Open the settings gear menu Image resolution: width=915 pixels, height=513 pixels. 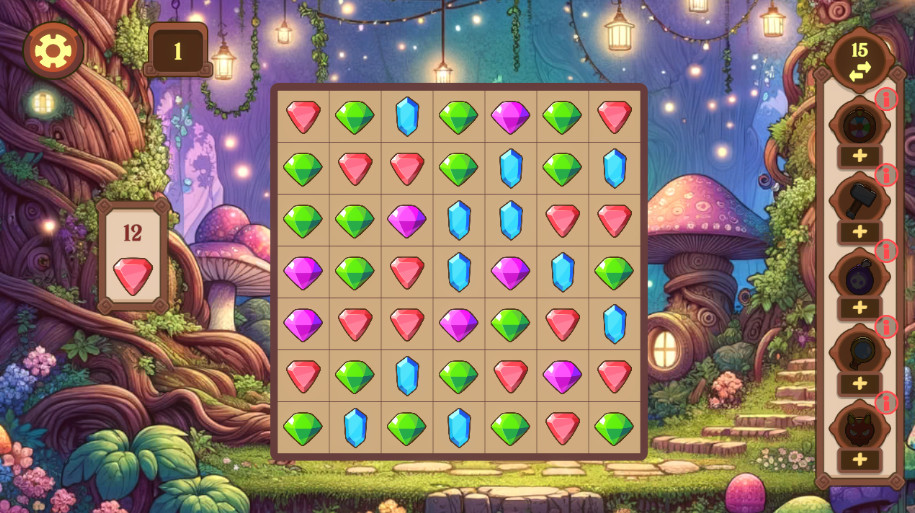(x=52, y=49)
